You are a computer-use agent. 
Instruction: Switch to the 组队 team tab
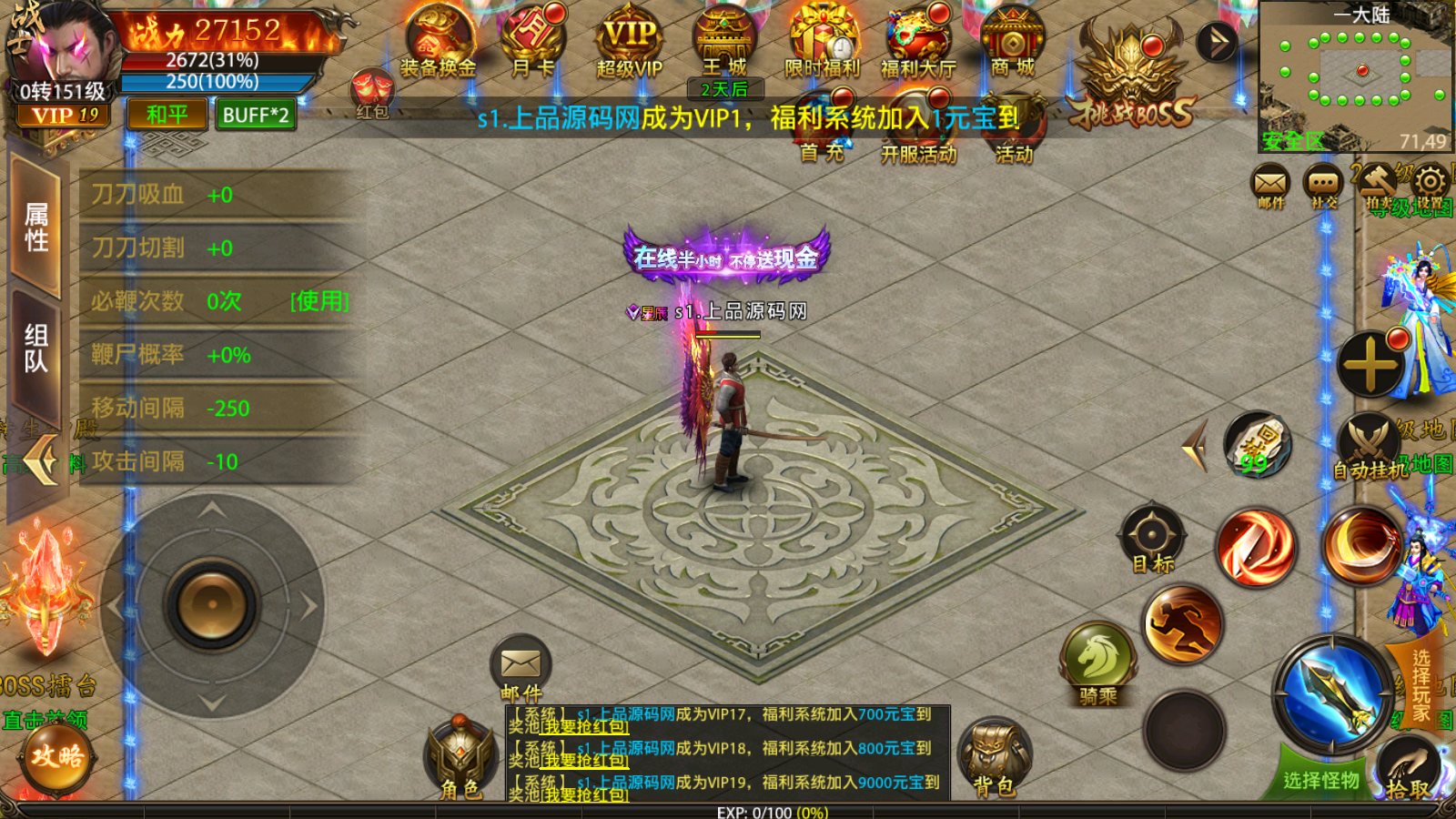coord(36,349)
